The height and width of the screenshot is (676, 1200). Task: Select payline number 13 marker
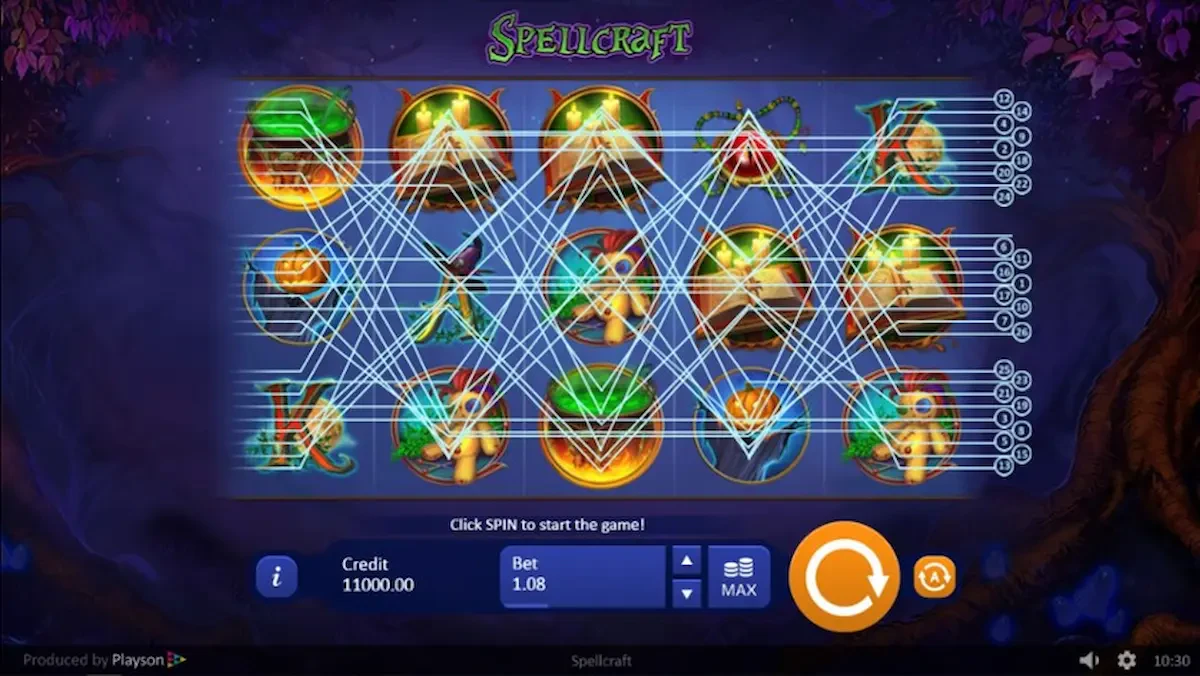[x=1004, y=467]
